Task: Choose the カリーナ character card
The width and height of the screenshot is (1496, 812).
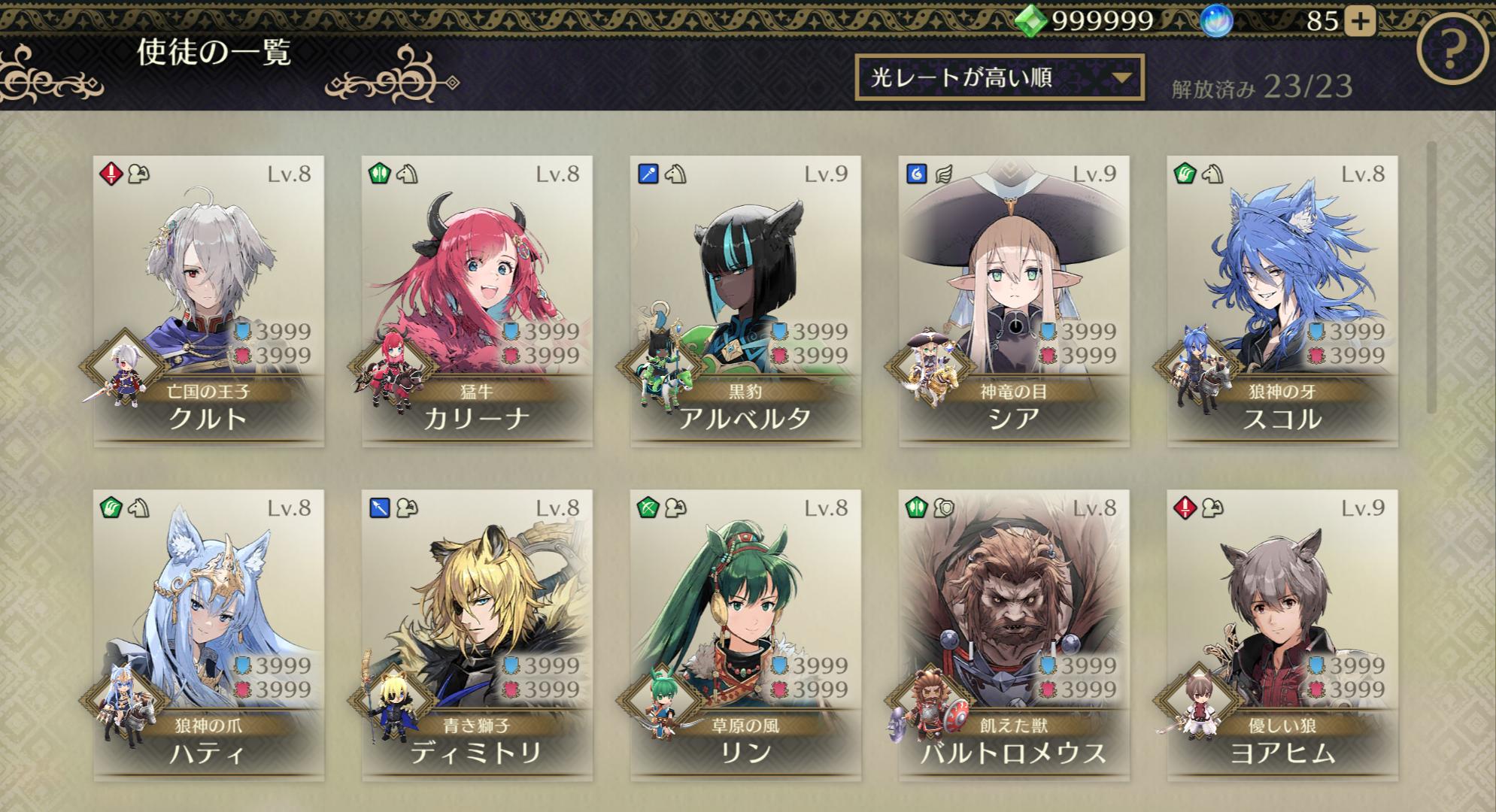Action: [477, 301]
